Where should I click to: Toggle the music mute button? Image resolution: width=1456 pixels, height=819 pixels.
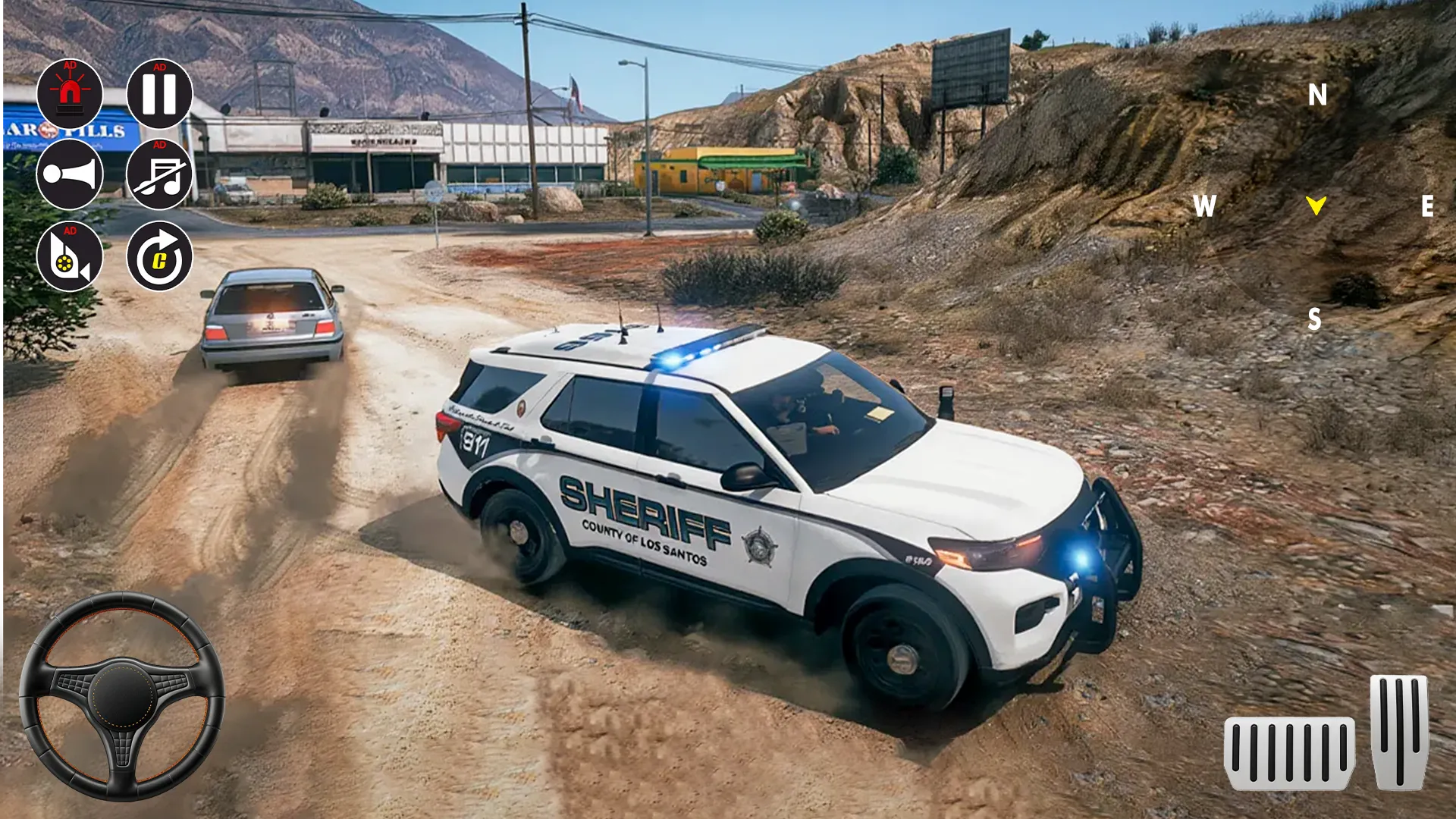159,174
